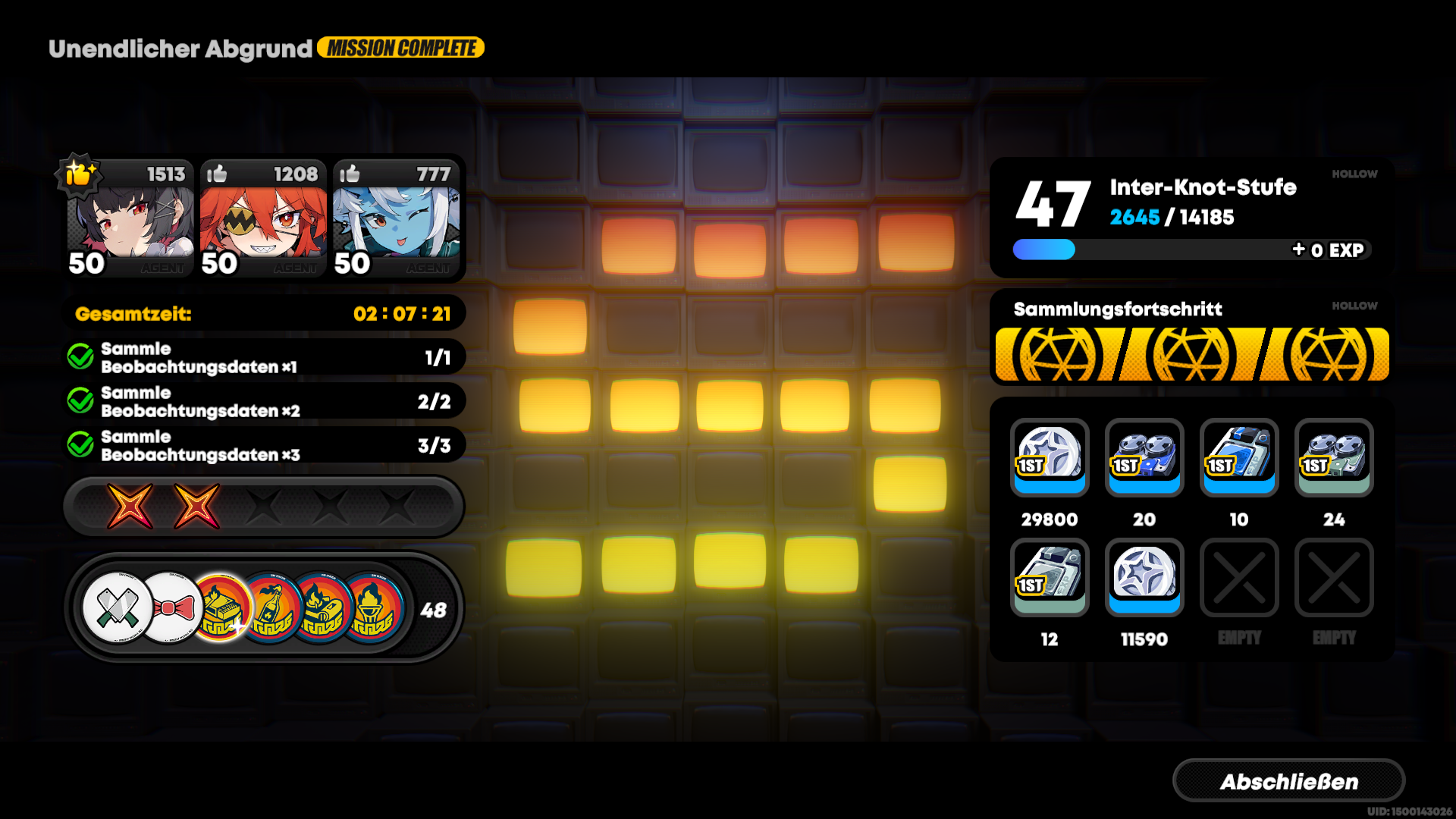Click the investigator EXP item showing 12

[1050, 578]
